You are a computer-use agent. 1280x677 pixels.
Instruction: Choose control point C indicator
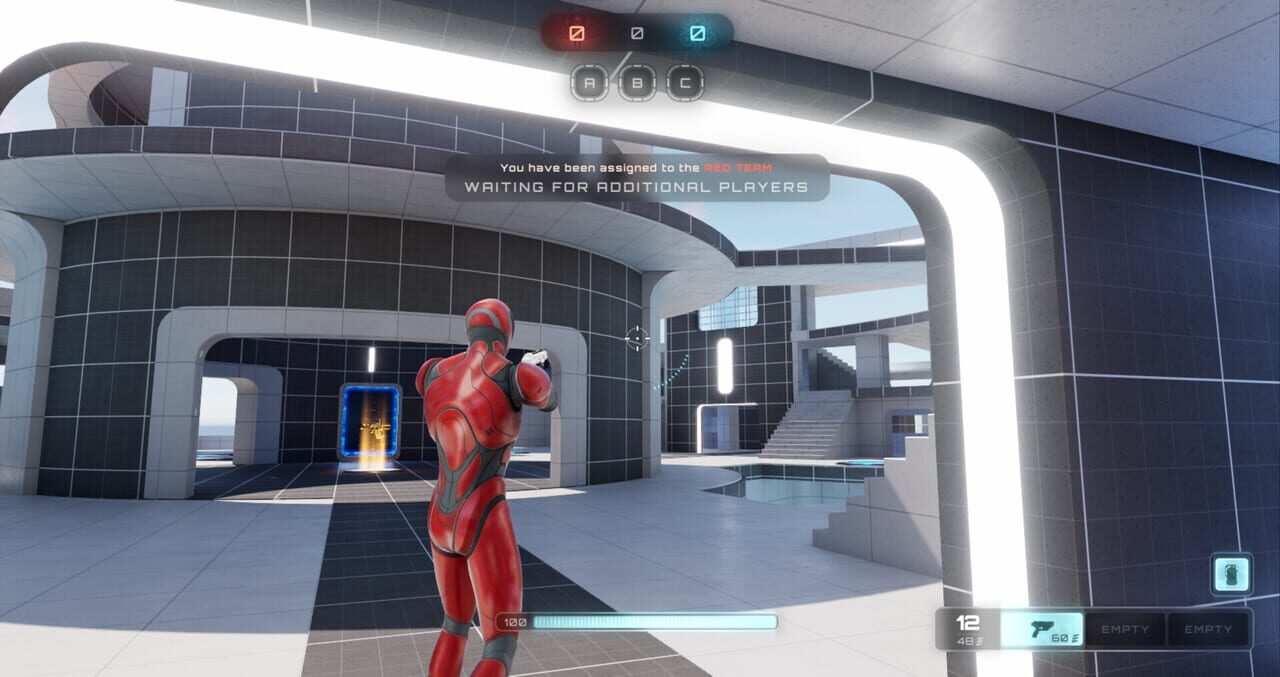click(x=685, y=83)
